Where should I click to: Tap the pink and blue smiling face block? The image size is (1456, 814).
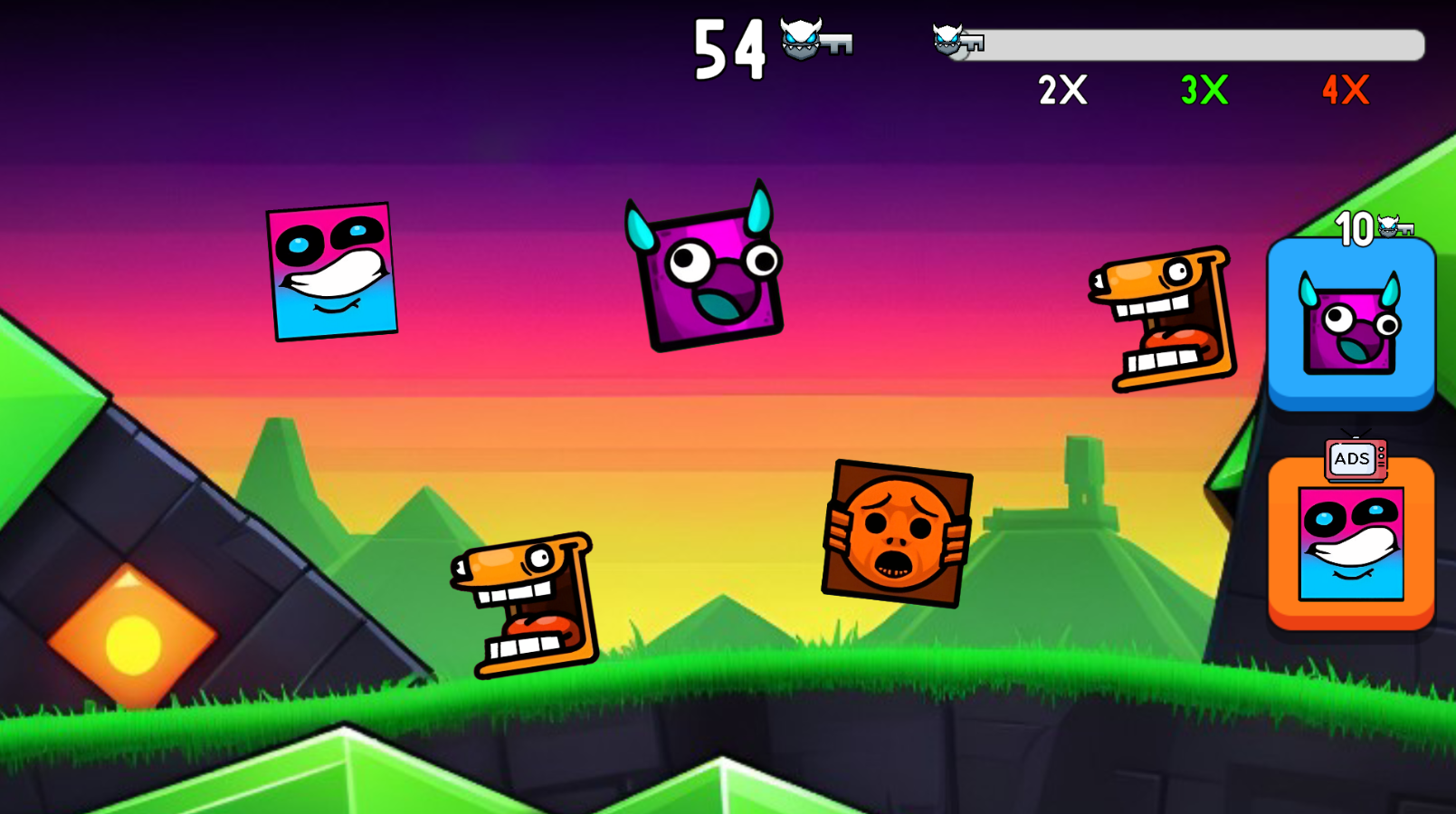pyautogui.click(x=330, y=272)
